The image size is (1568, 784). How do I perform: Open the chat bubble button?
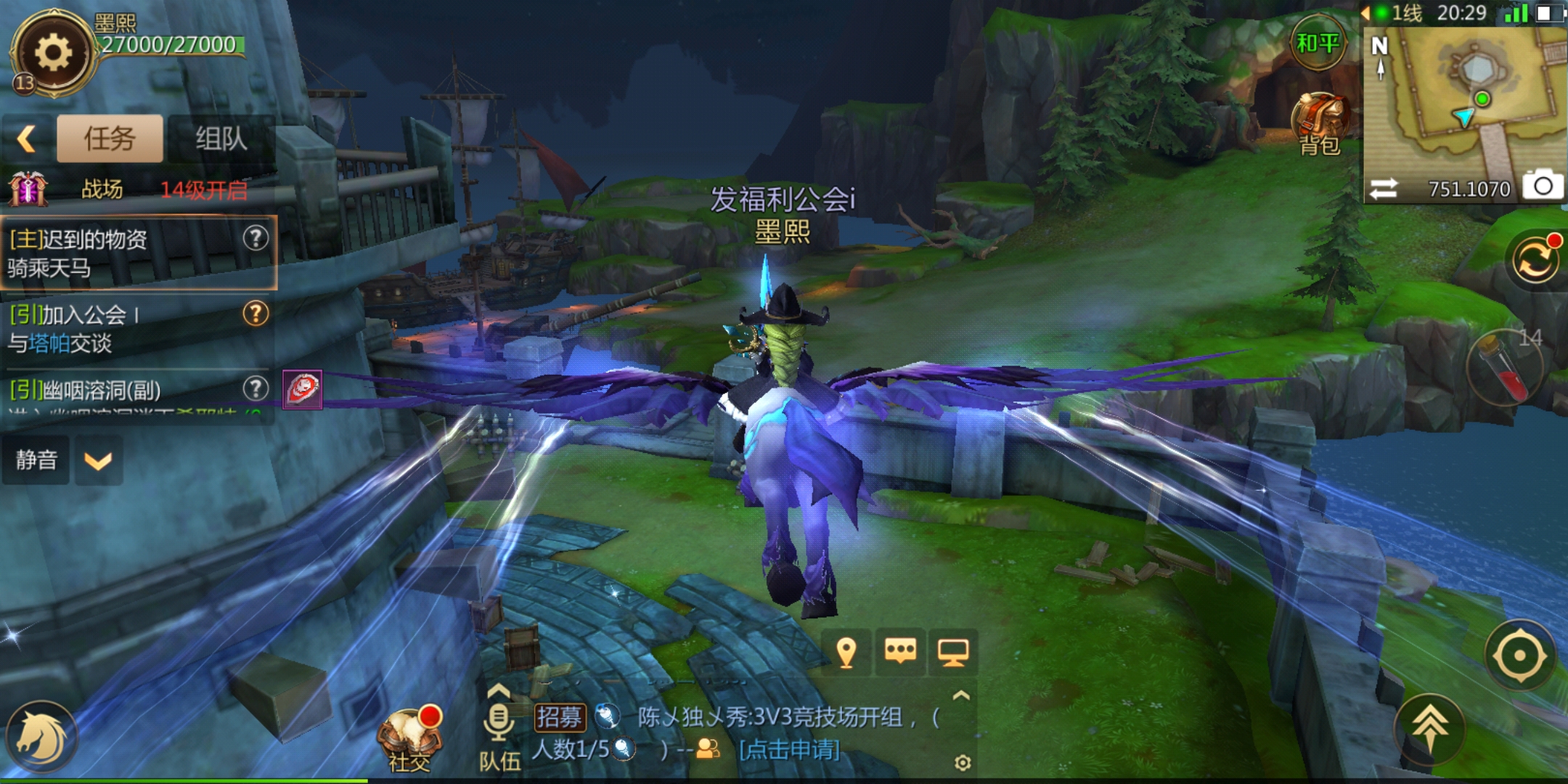coord(900,652)
